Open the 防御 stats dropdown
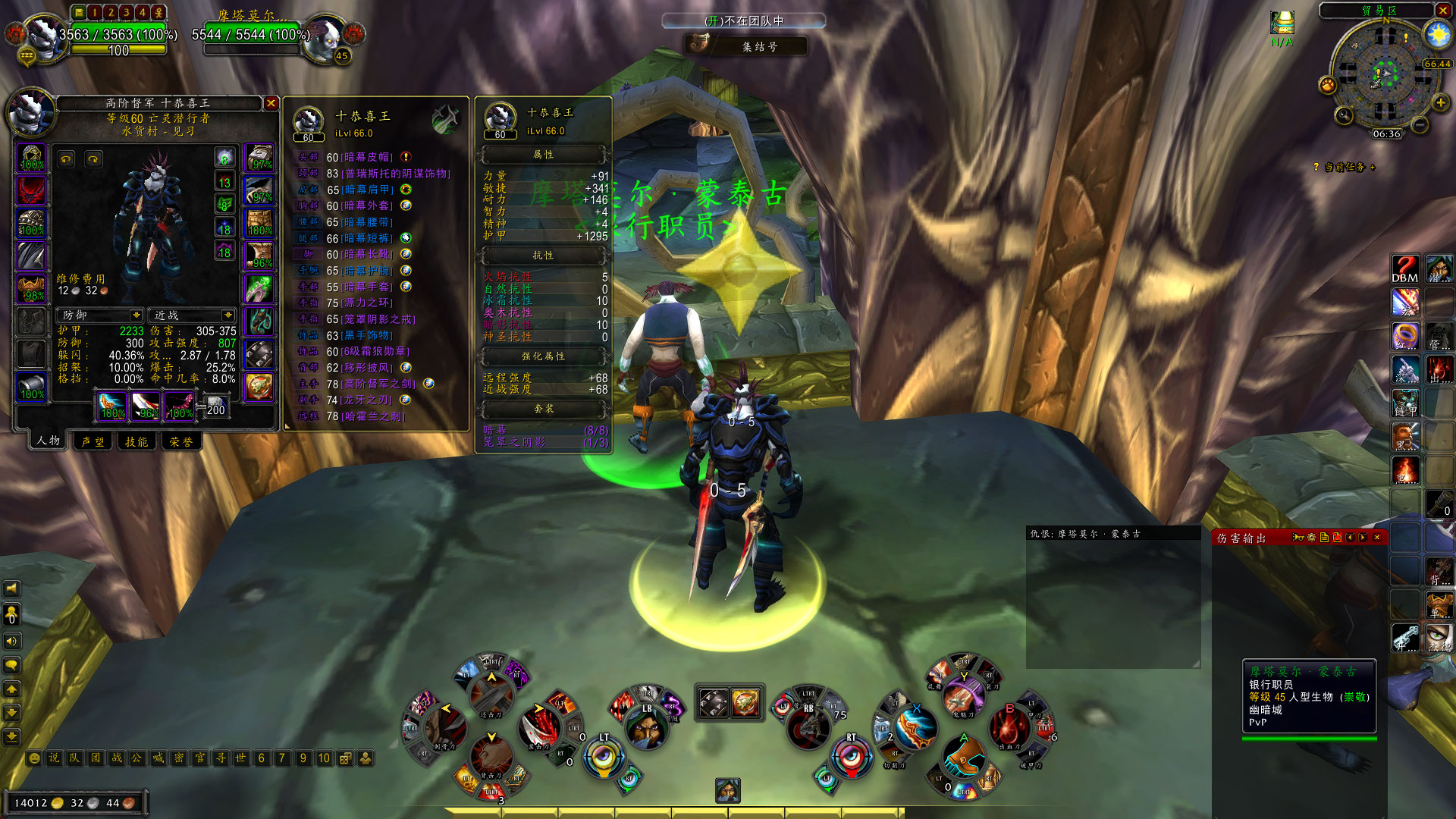The width and height of the screenshot is (1456, 819). pos(136,315)
